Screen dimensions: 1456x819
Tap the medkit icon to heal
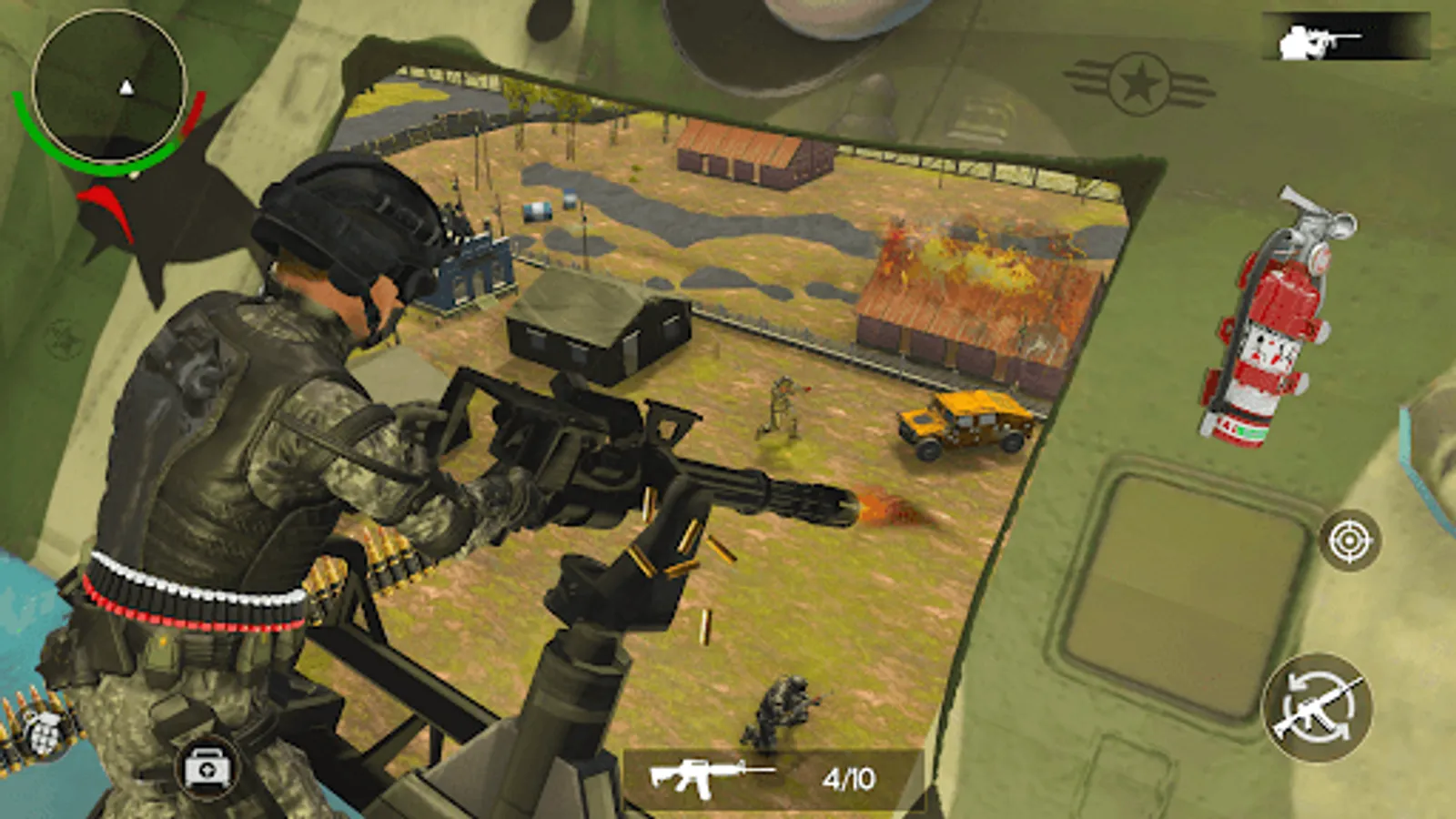(x=209, y=769)
